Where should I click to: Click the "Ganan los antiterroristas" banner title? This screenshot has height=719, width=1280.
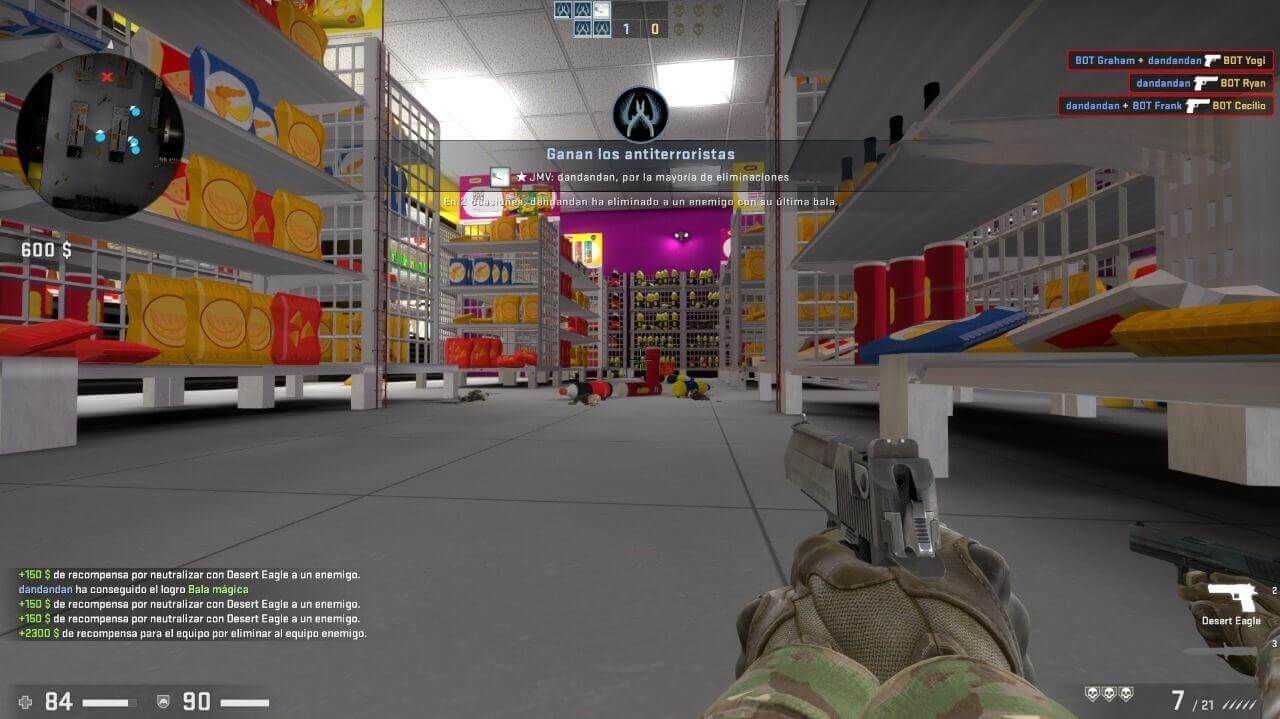(640, 154)
